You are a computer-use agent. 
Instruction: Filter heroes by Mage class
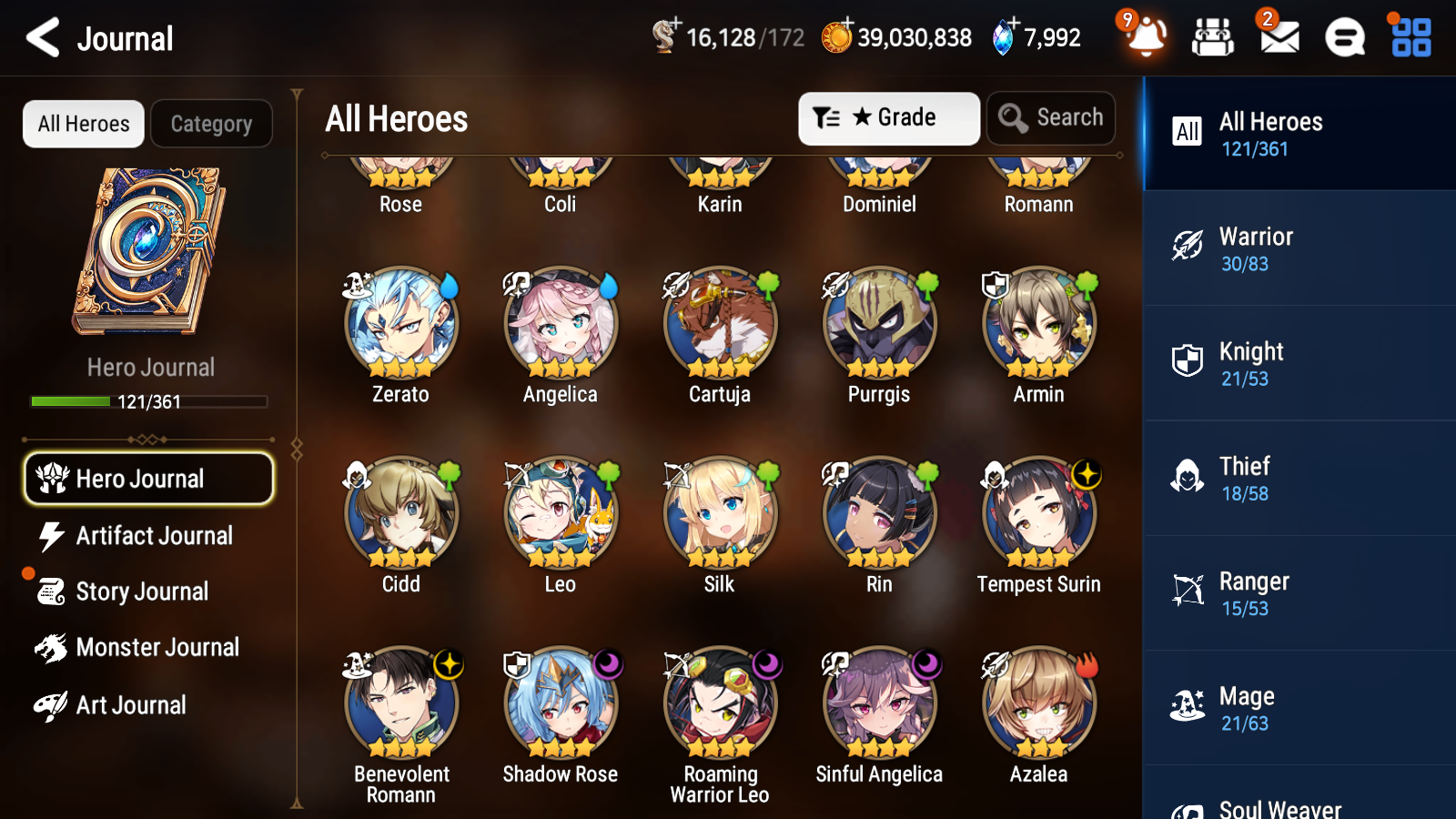tap(1299, 708)
